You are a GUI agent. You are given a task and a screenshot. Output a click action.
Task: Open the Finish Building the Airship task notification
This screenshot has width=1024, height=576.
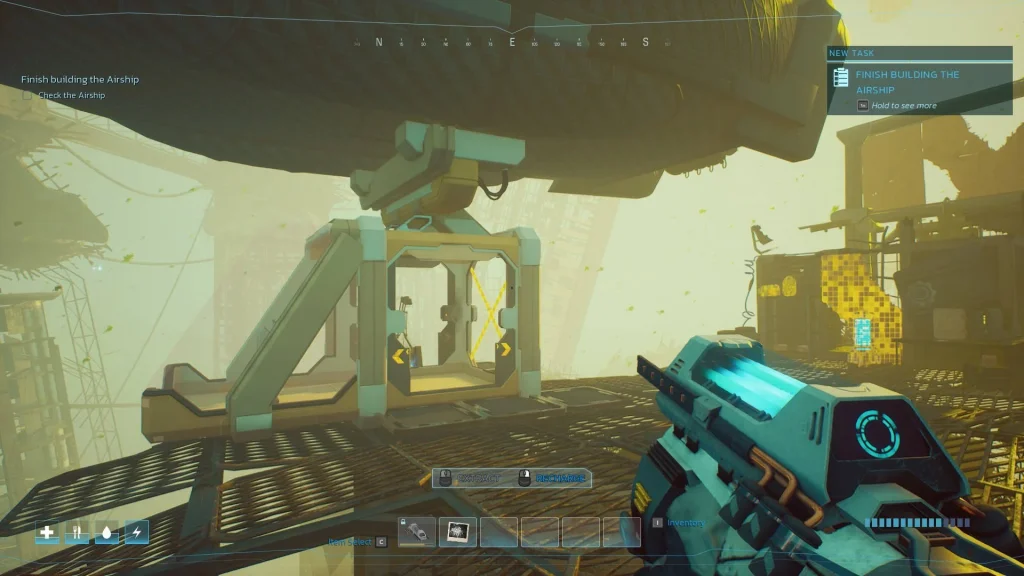[x=906, y=81]
